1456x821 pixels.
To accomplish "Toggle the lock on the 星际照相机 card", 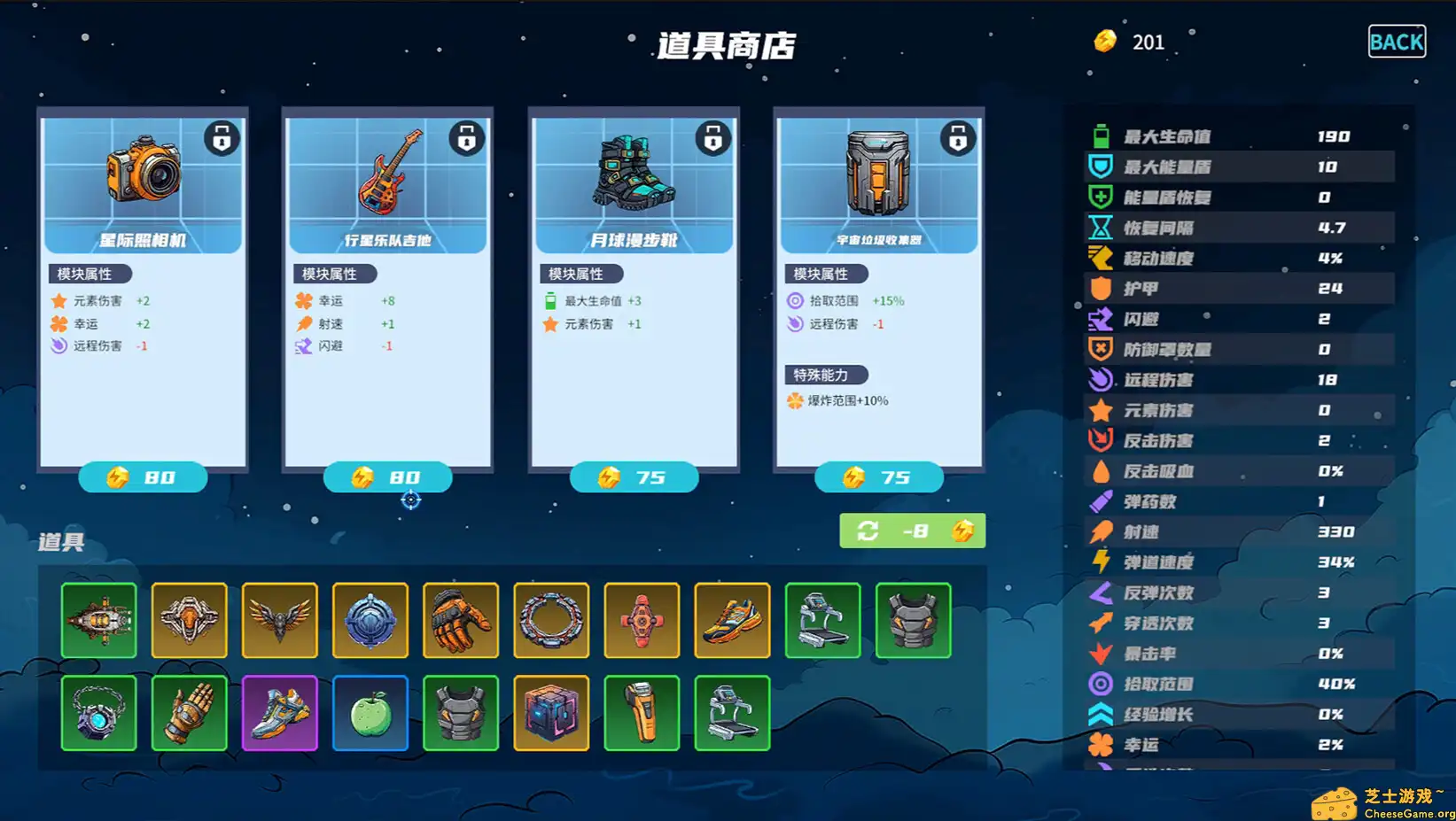I will [222, 138].
